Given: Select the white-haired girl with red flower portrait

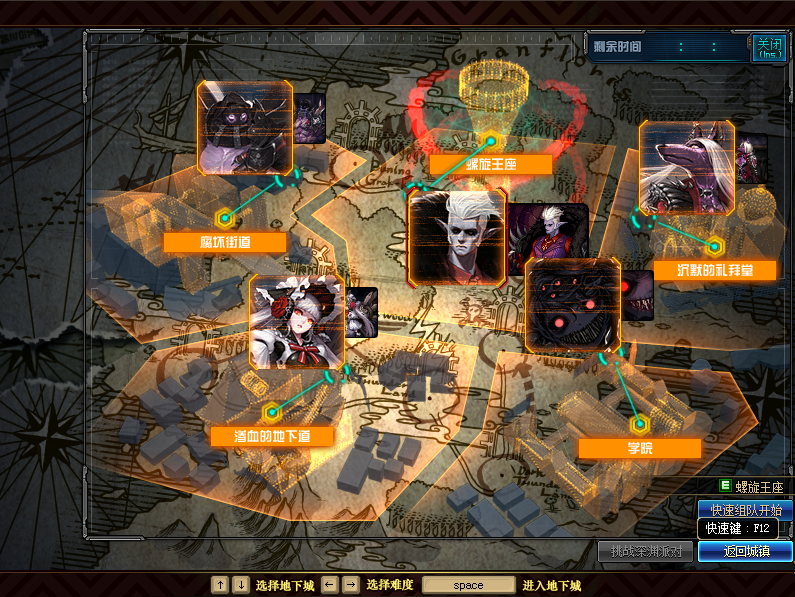Looking at the screenshot, I should click(297, 323).
